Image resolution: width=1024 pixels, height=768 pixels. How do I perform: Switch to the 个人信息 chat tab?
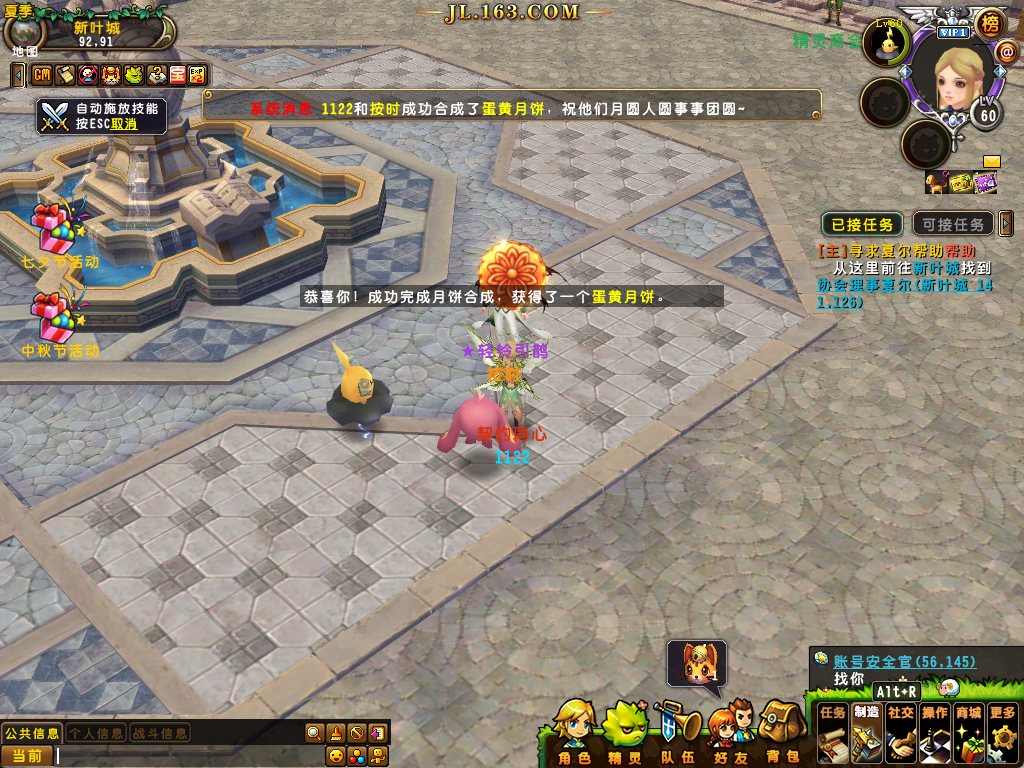coord(96,733)
